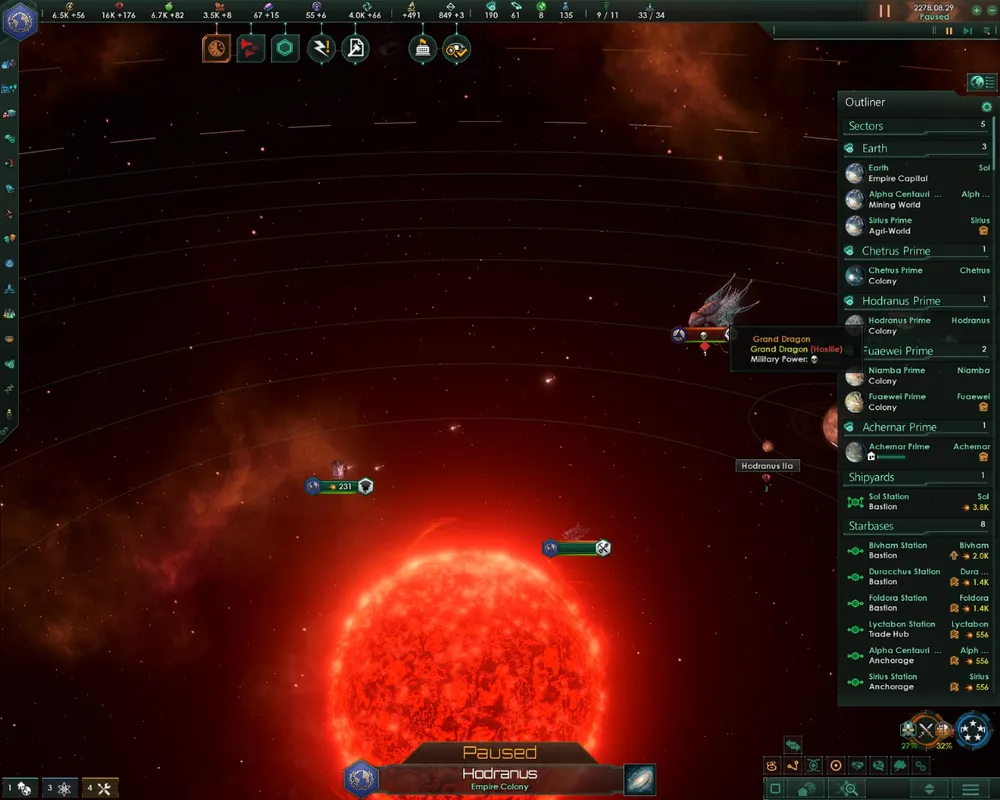Open the empire emblem government panel
Viewport: 1000px width, 800px height.
coord(20,20)
